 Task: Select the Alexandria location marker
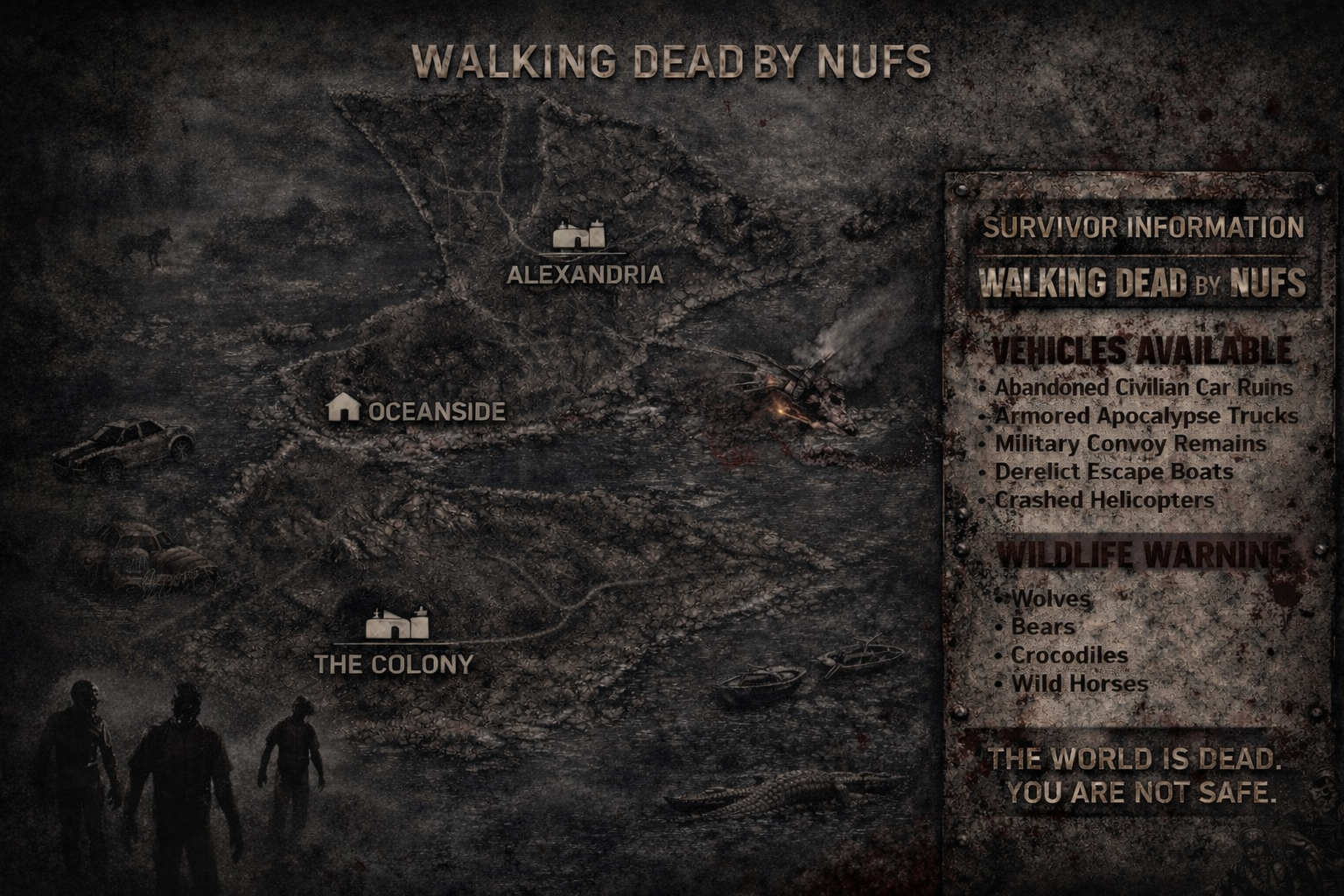[579, 236]
